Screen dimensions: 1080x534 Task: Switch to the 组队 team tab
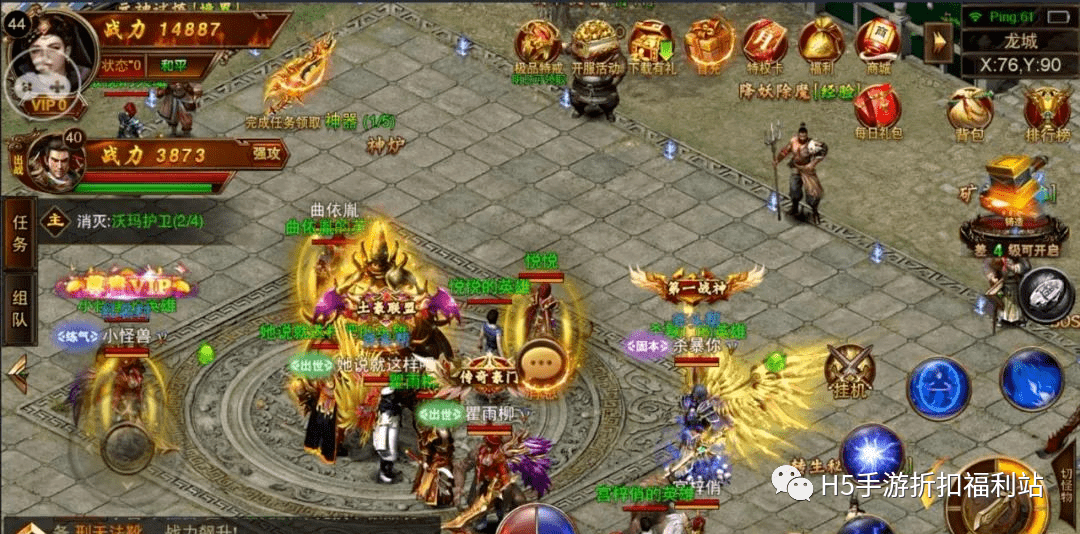[19, 308]
